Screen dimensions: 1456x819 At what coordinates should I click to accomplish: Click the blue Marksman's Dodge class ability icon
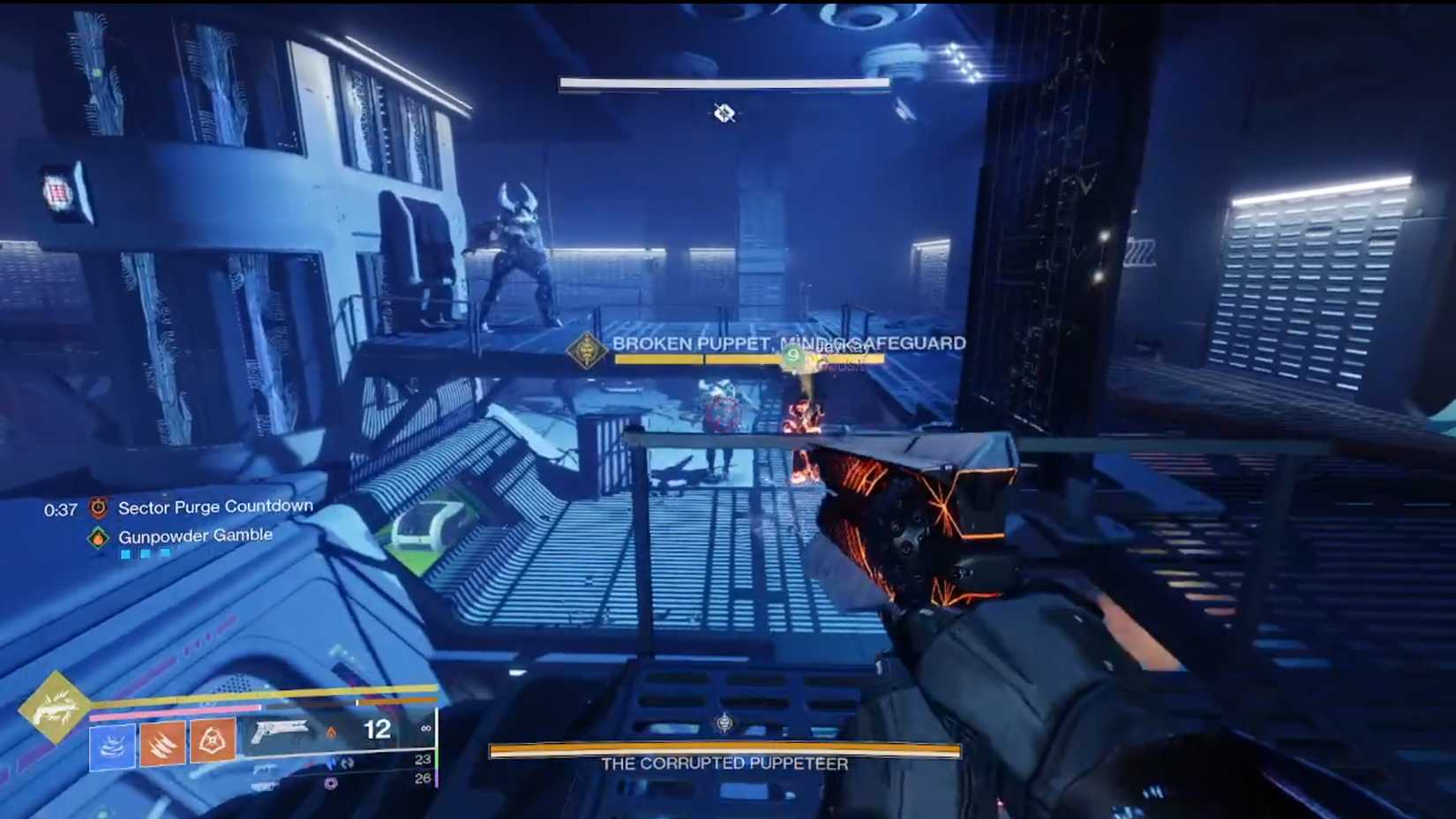(113, 746)
